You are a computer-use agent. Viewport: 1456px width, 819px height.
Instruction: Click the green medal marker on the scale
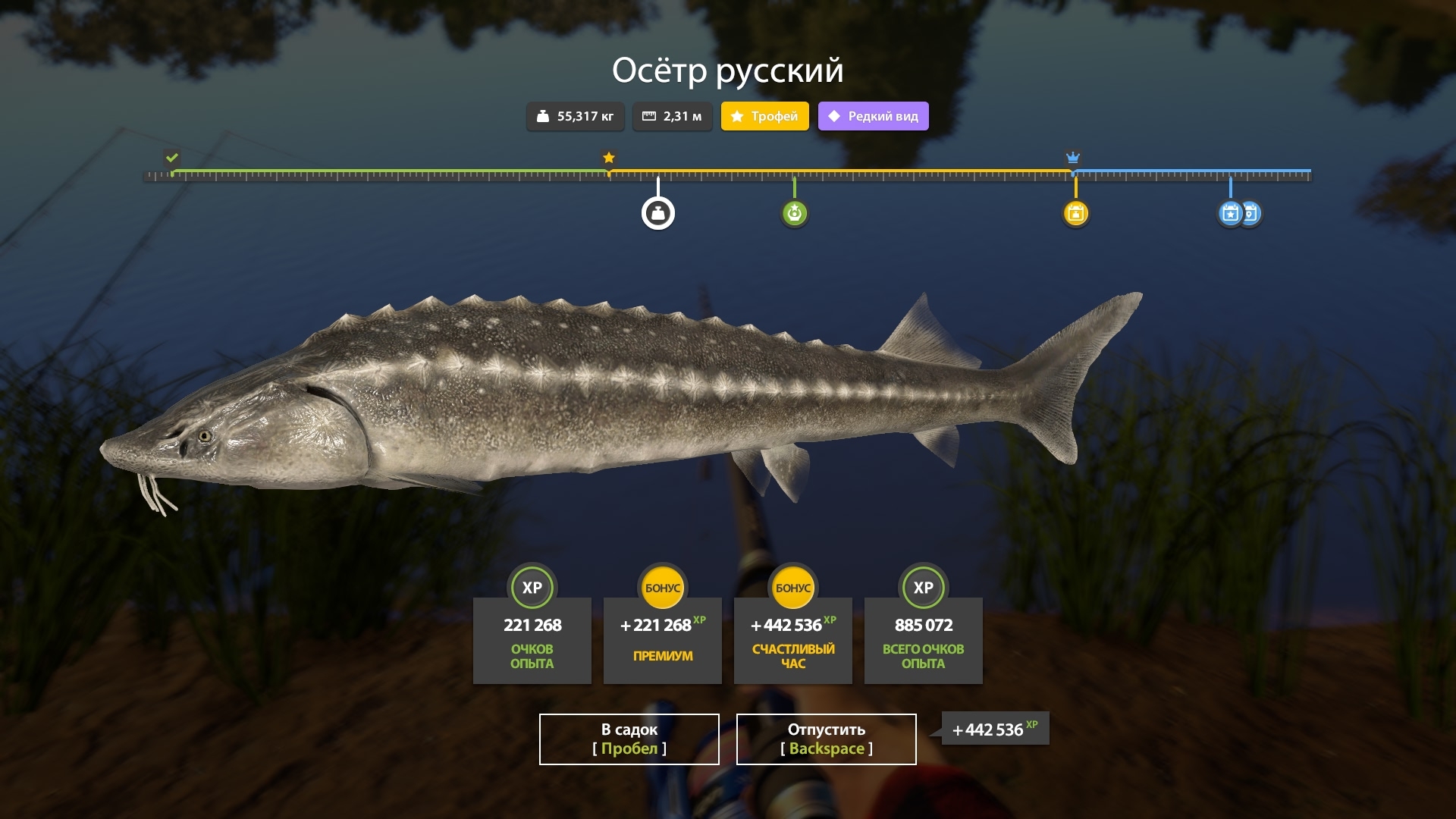point(794,214)
